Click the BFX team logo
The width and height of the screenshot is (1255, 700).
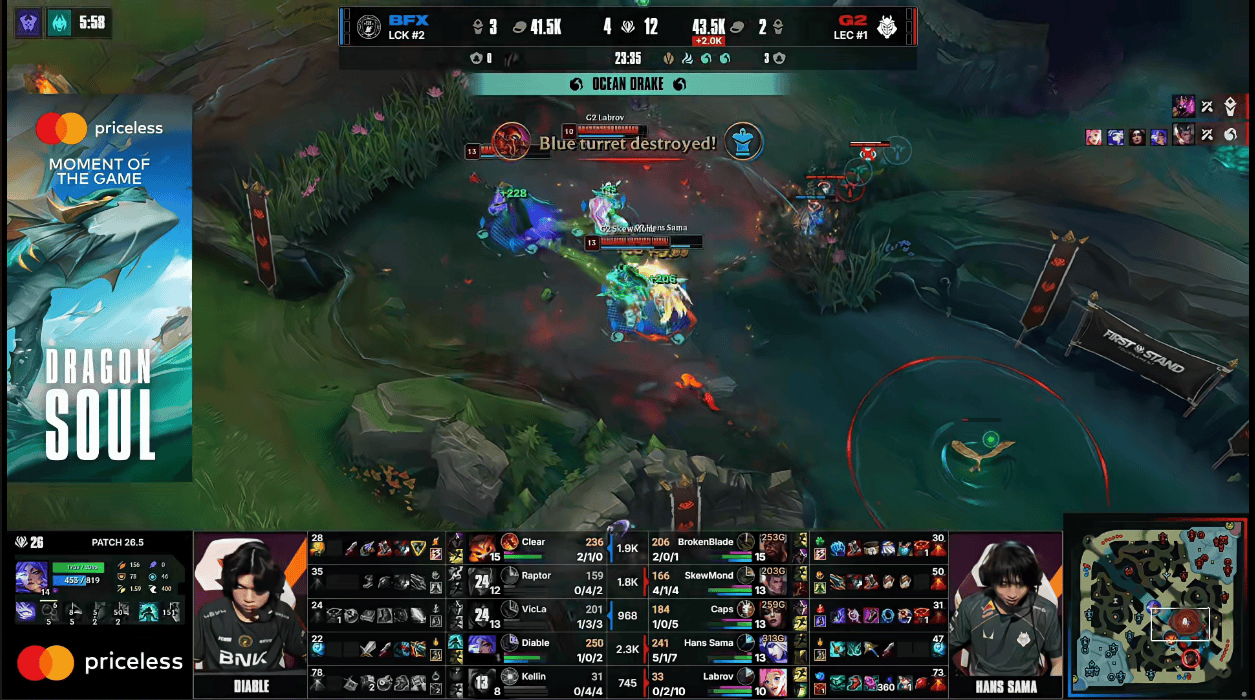pos(369,27)
